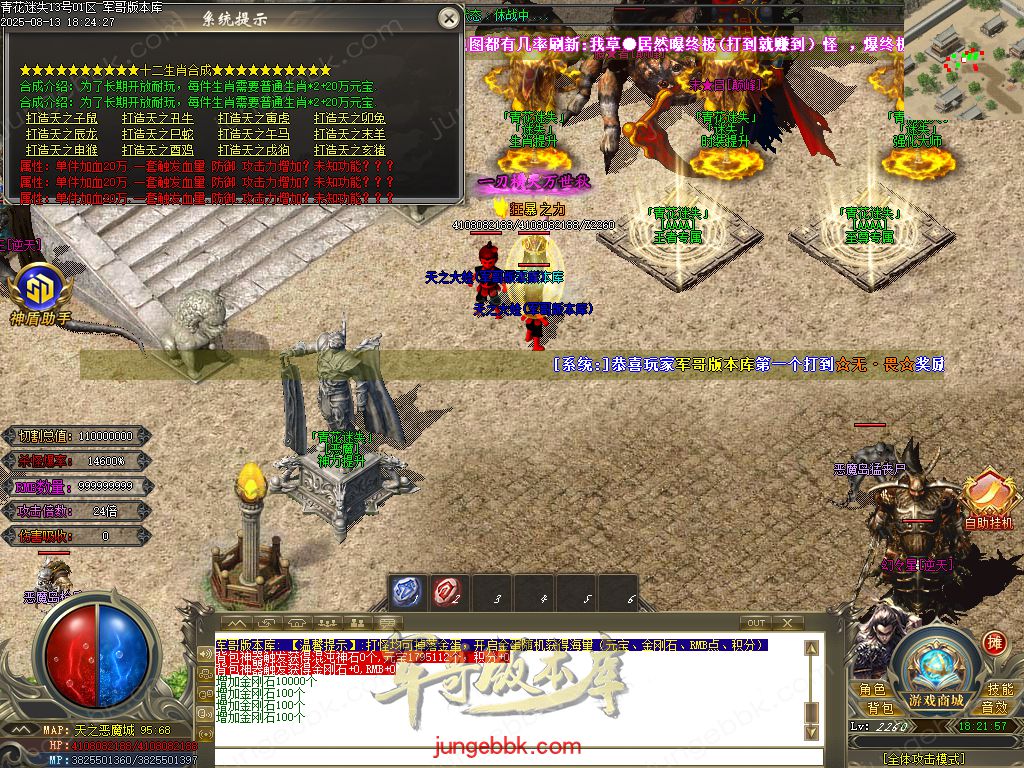1024x768 pixels.
Task: Choose the 打造天之子鼠 crafting link
Action: pos(62,118)
